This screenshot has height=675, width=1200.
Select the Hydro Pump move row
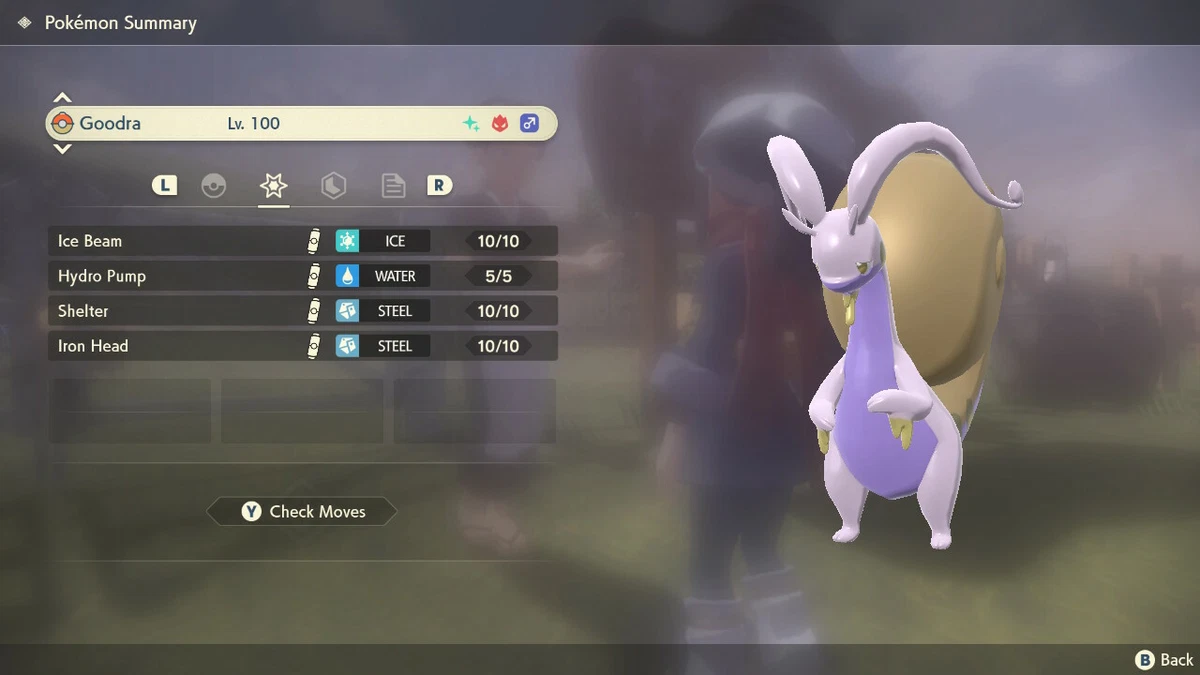pyautogui.click(x=302, y=276)
